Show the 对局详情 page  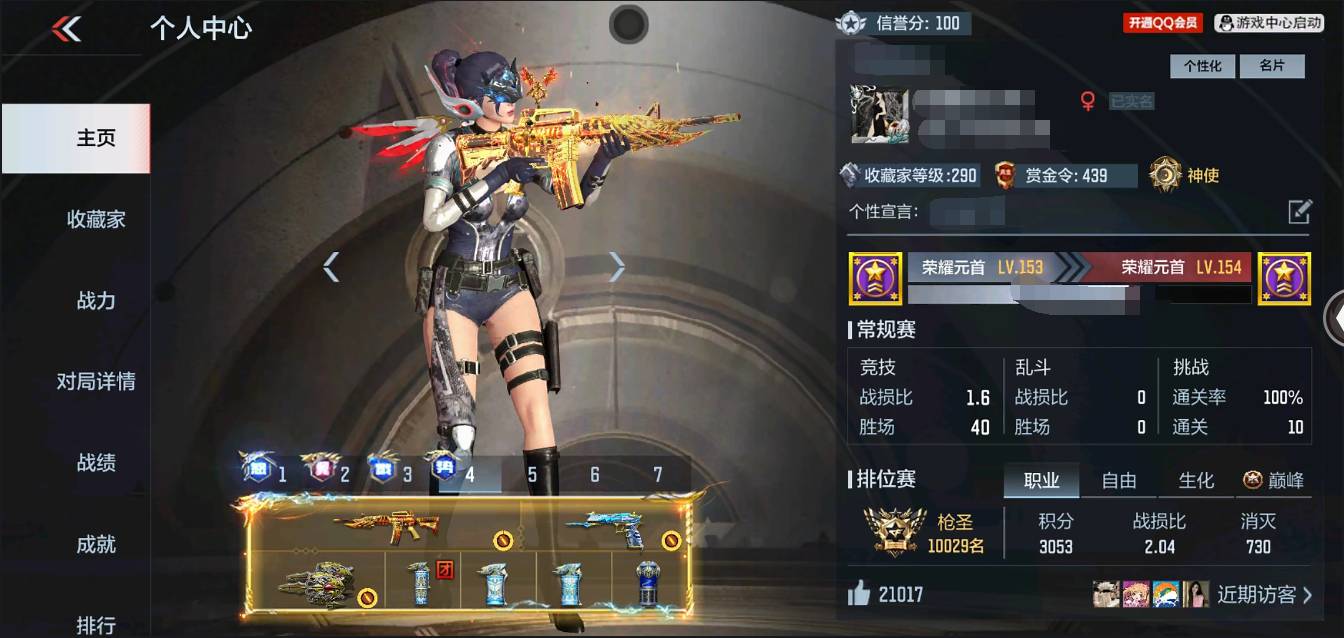(x=96, y=381)
